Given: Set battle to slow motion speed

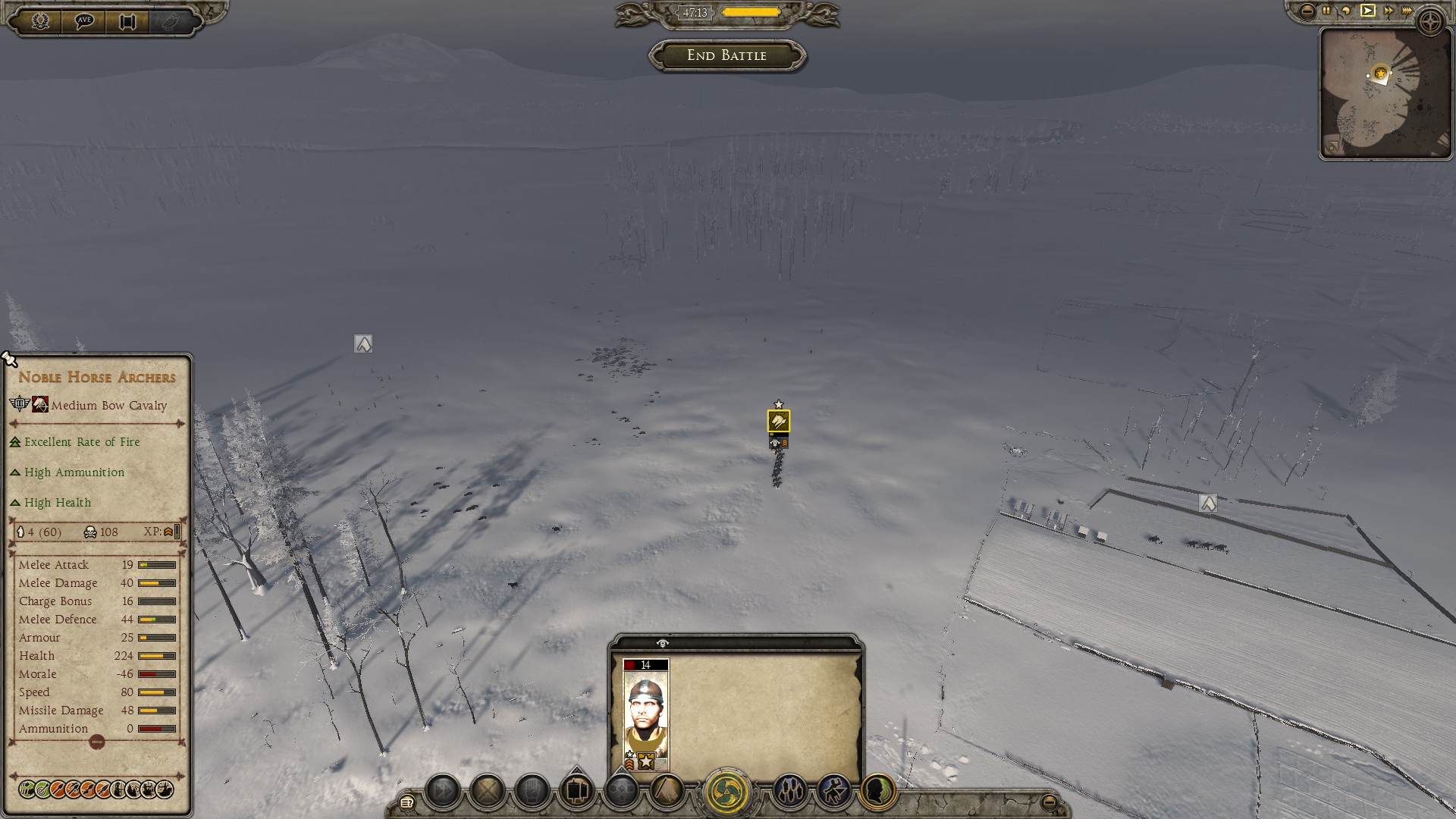Looking at the screenshot, I should (x=1346, y=11).
